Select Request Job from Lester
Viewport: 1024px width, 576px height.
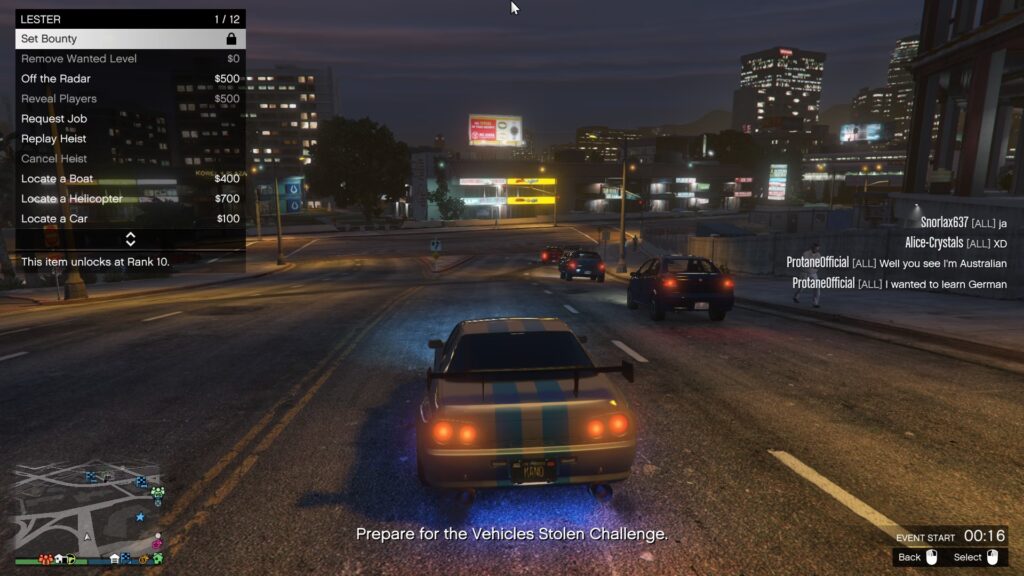coord(130,119)
